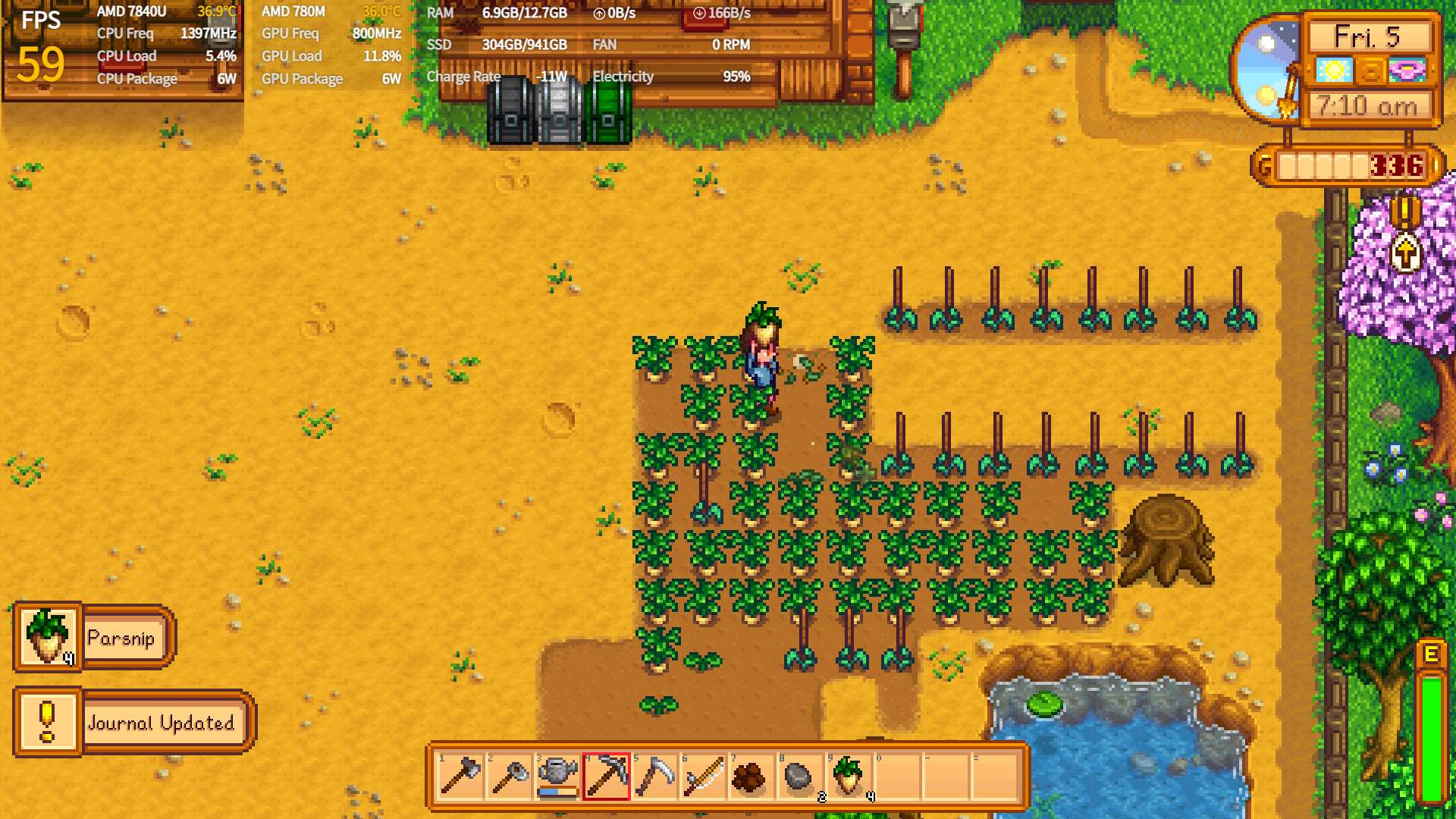Select the parsnip stack in hotbar
Screen dimensions: 1456x819
[849, 777]
